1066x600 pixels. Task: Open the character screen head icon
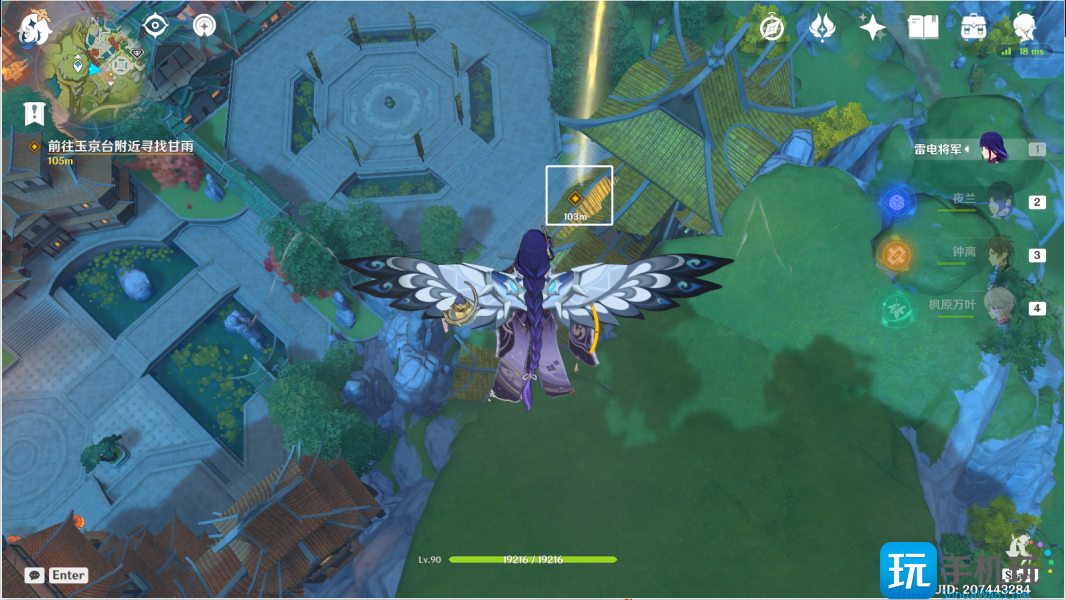point(1023,27)
